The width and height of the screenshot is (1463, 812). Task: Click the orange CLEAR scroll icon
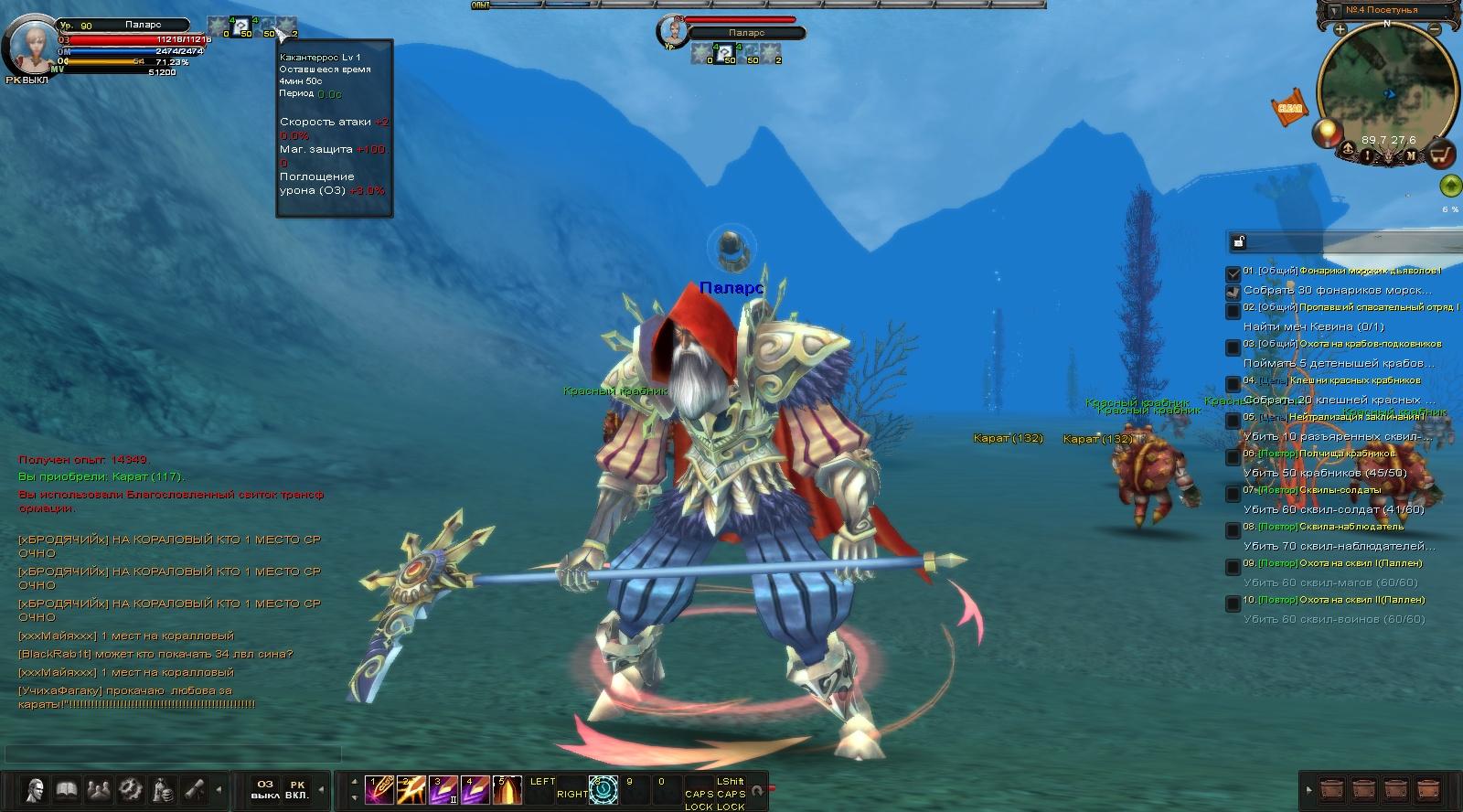(1289, 107)
